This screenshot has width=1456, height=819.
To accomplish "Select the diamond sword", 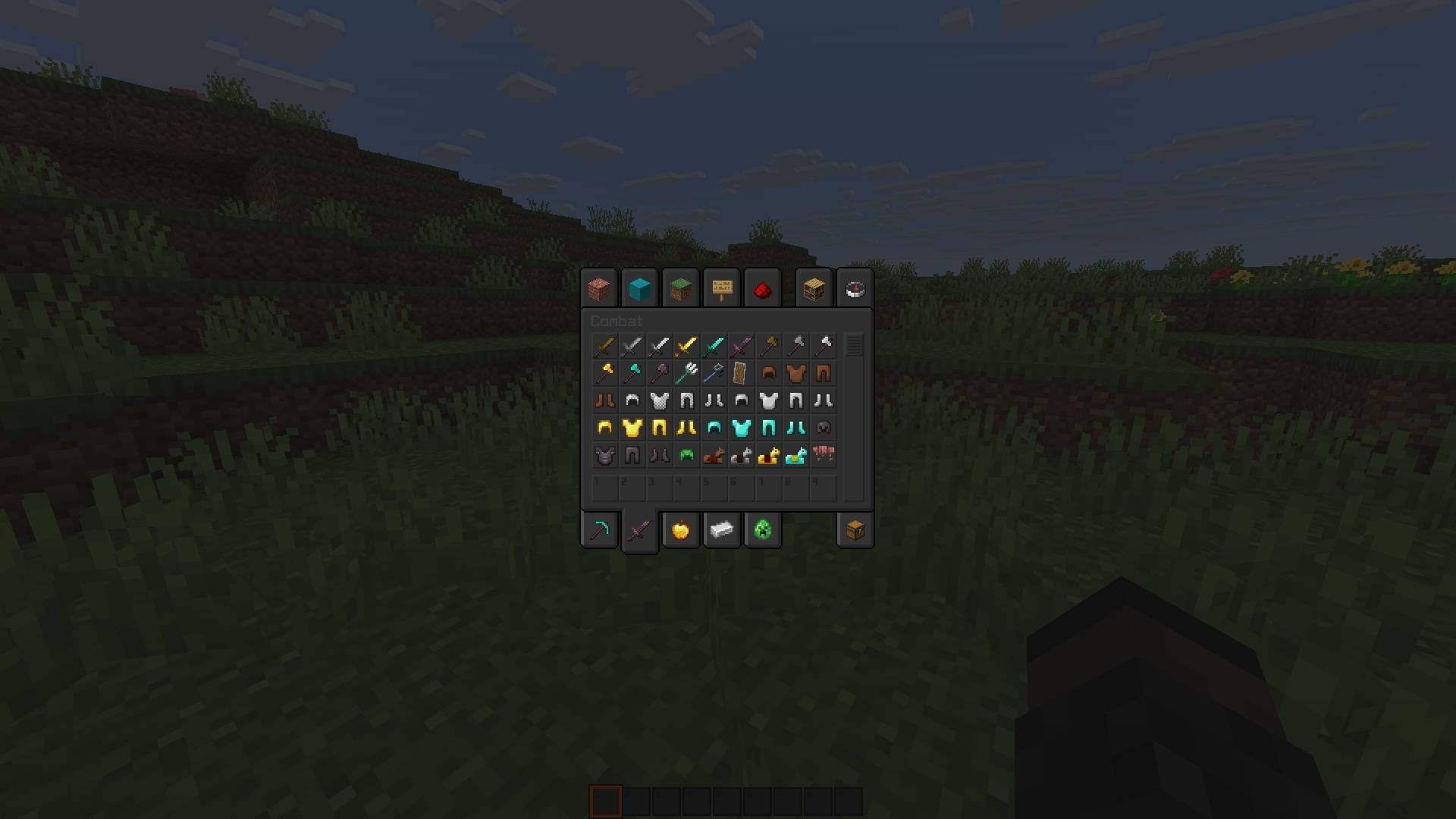I will 714,346.
